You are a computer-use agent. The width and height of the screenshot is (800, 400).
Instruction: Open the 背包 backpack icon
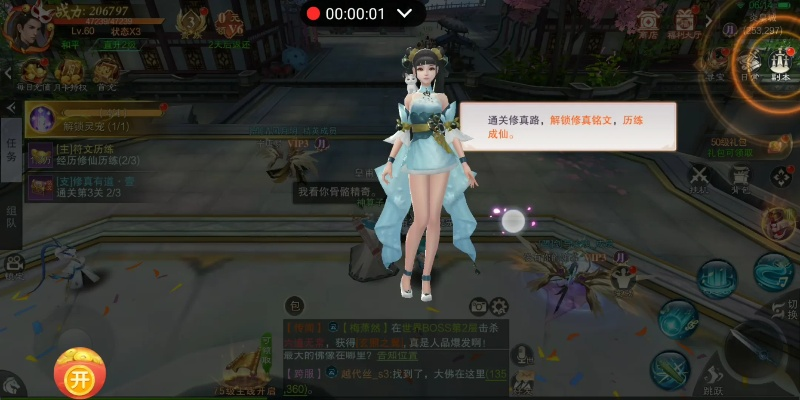[x=740, y=177]
